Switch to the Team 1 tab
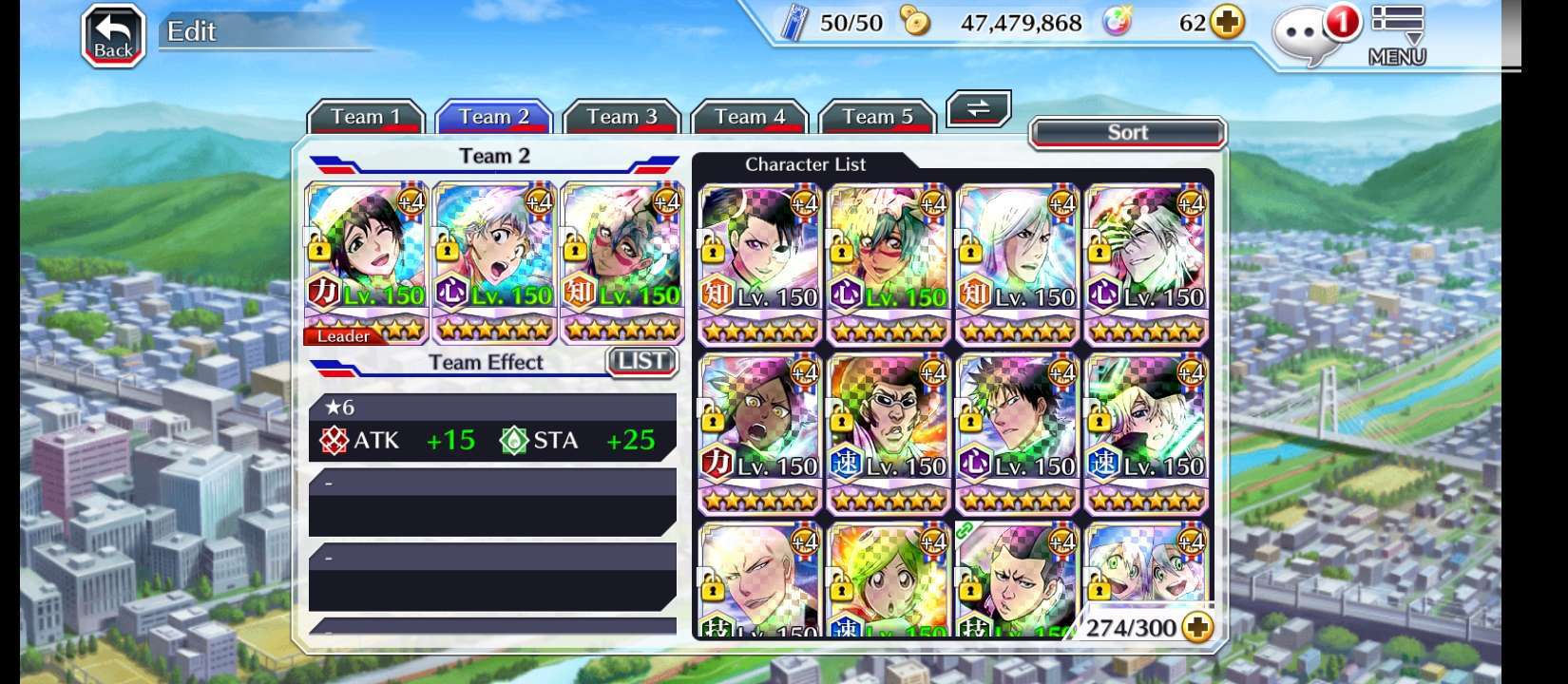This screenshot has height=684, width=1568. click(x=365, y=117)
